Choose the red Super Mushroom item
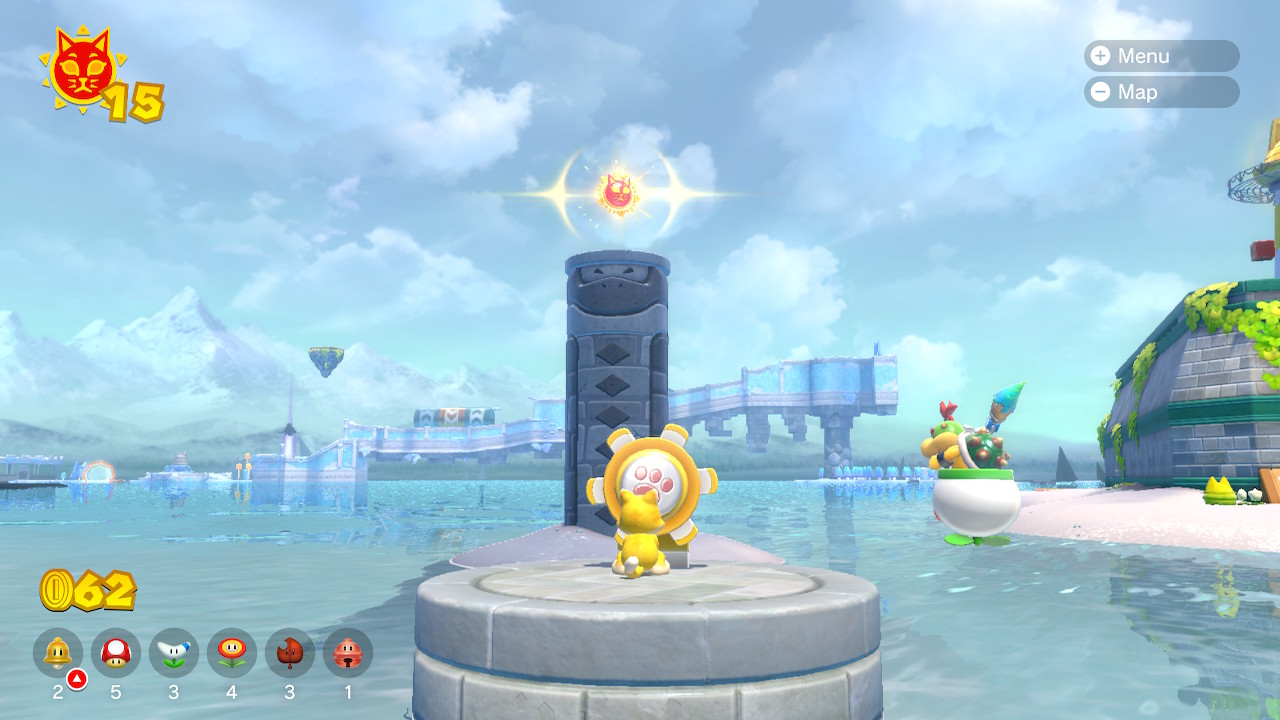1280x720 pixels. click(x=116, y=653)
